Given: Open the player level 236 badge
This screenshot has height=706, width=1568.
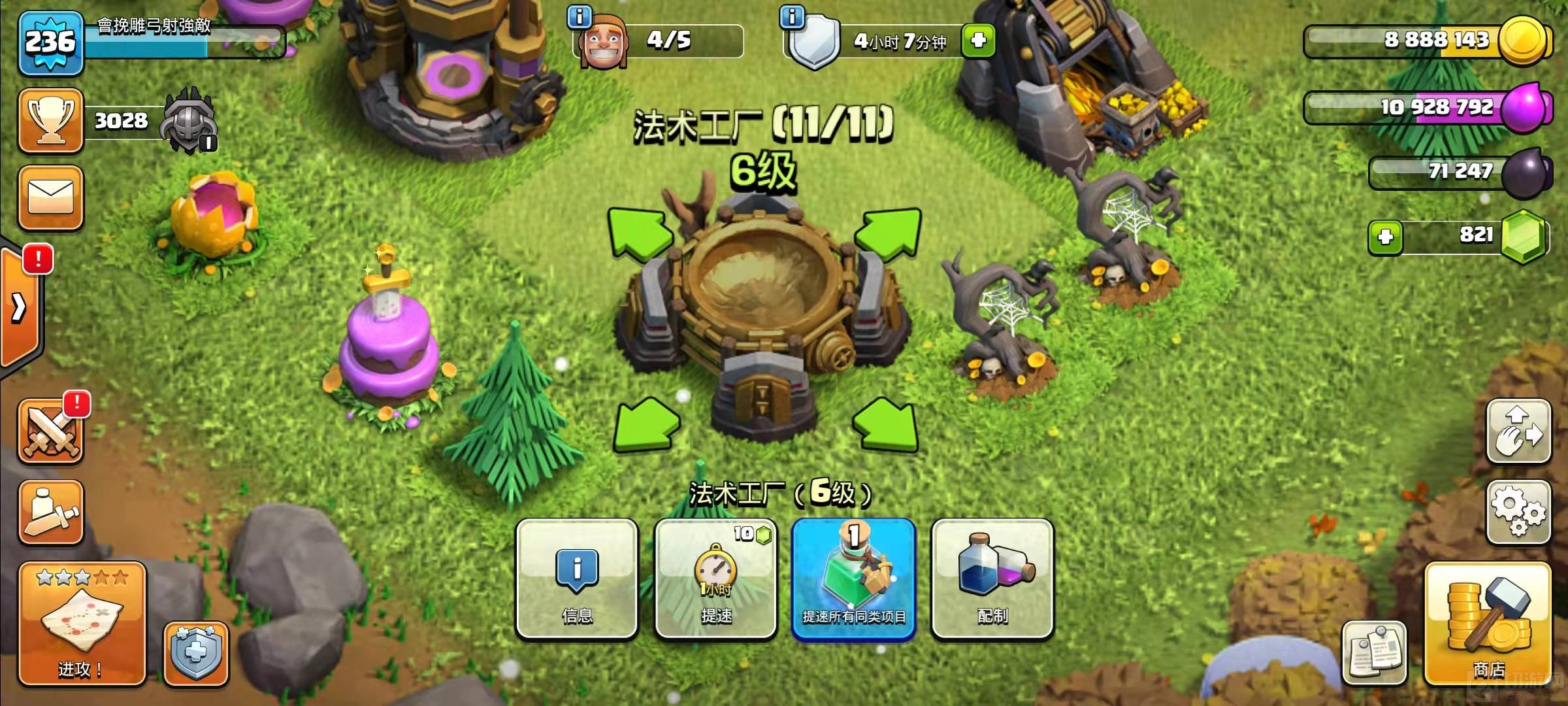Looking at the screenshot, I should tap(51, 42).
